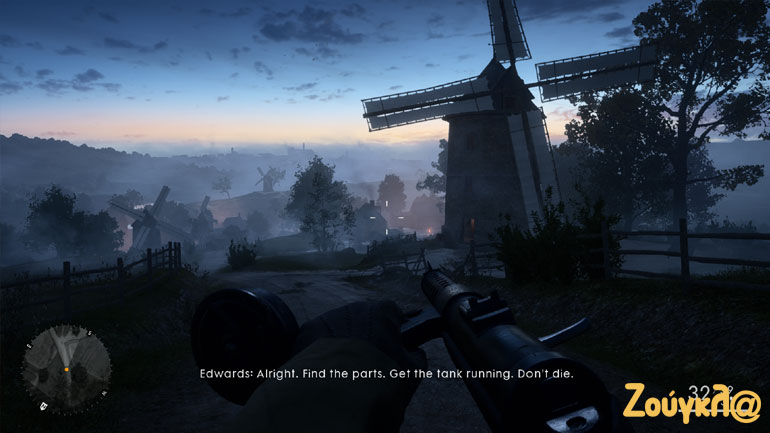Click the Zougla watermark logo
Screen dimensions: 770x433
point(693,402)
